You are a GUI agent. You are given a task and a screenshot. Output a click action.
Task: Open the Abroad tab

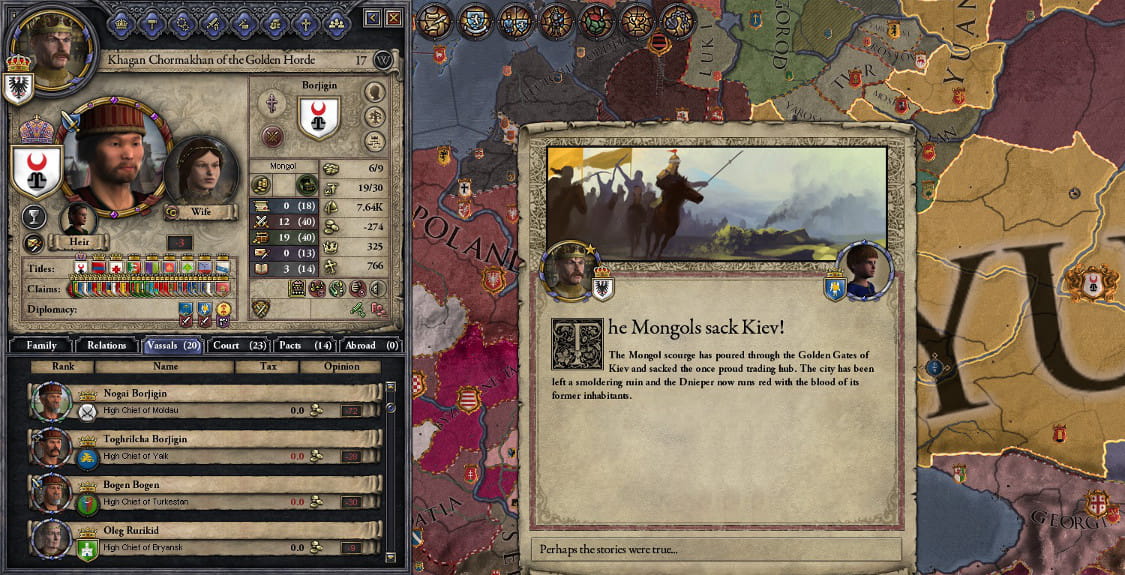coord(371,345)
